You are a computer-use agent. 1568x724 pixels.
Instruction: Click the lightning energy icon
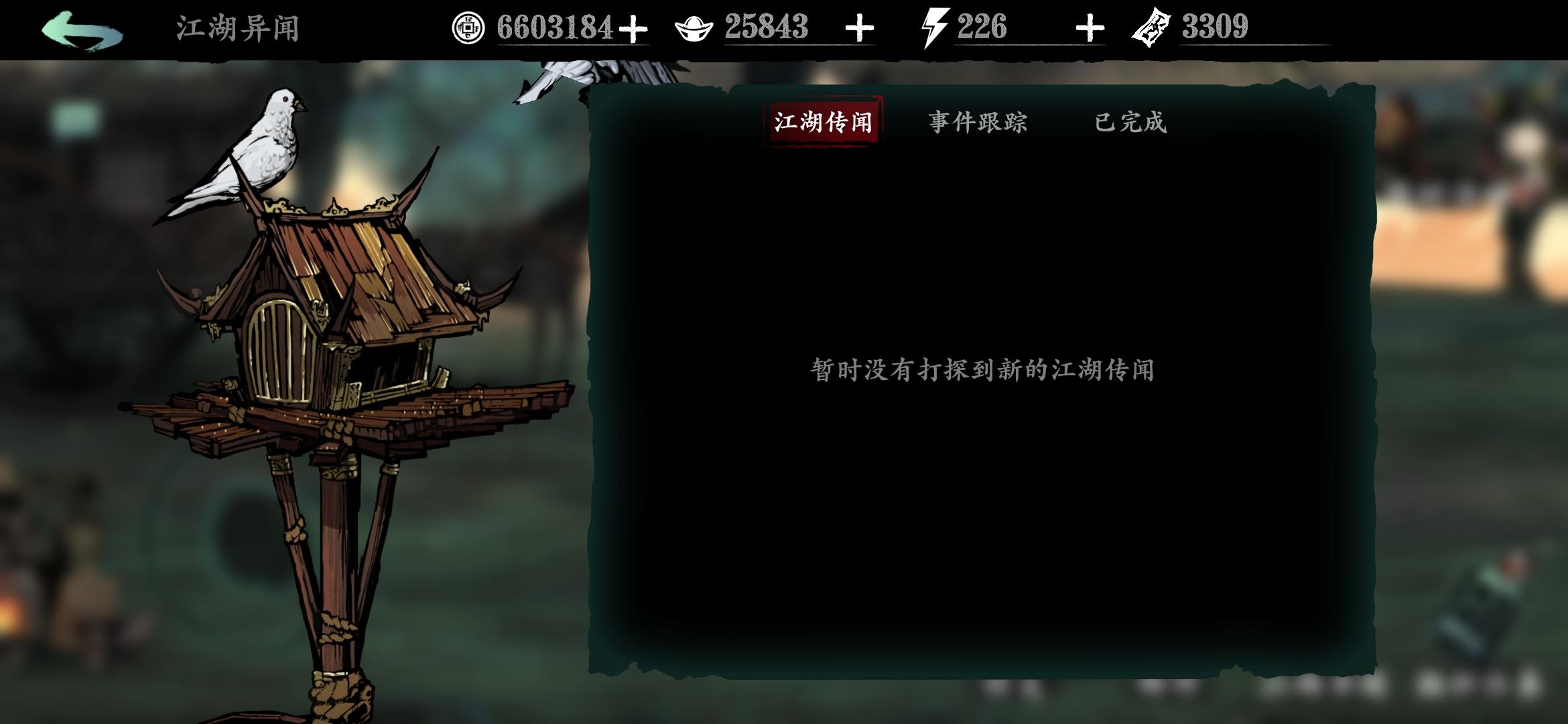pyautogui.click(x=935, y=28)
